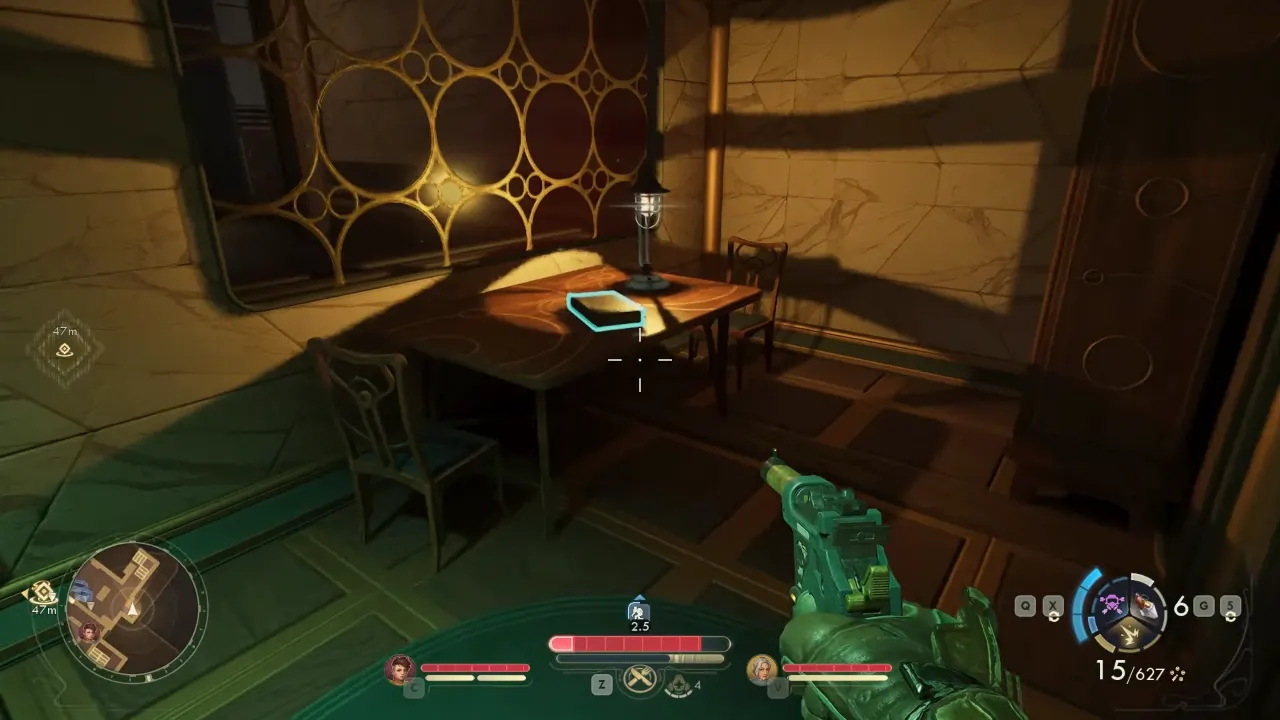Select the gas mask item icon showing 4
Viewport: 1280px width, 720px height.
677,685
